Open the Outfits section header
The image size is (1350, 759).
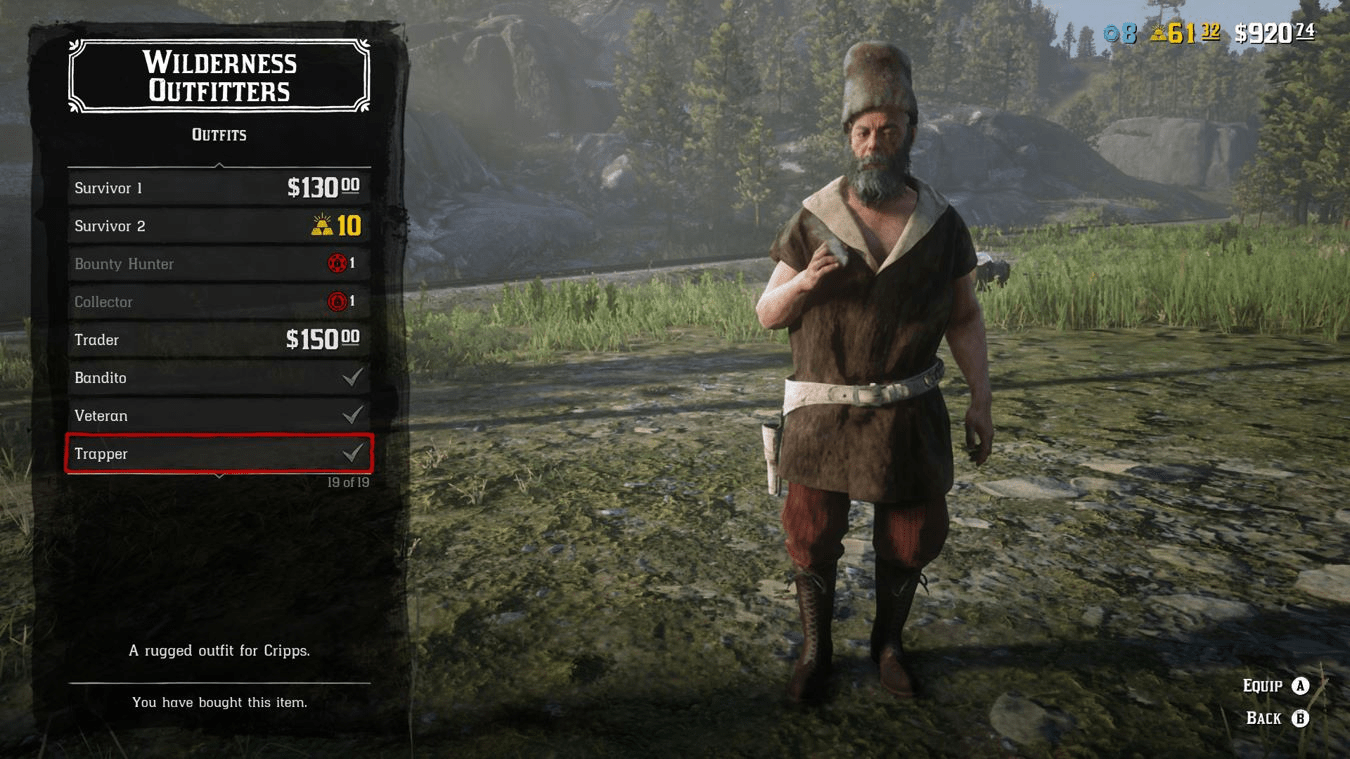click(x=218, y=134)
